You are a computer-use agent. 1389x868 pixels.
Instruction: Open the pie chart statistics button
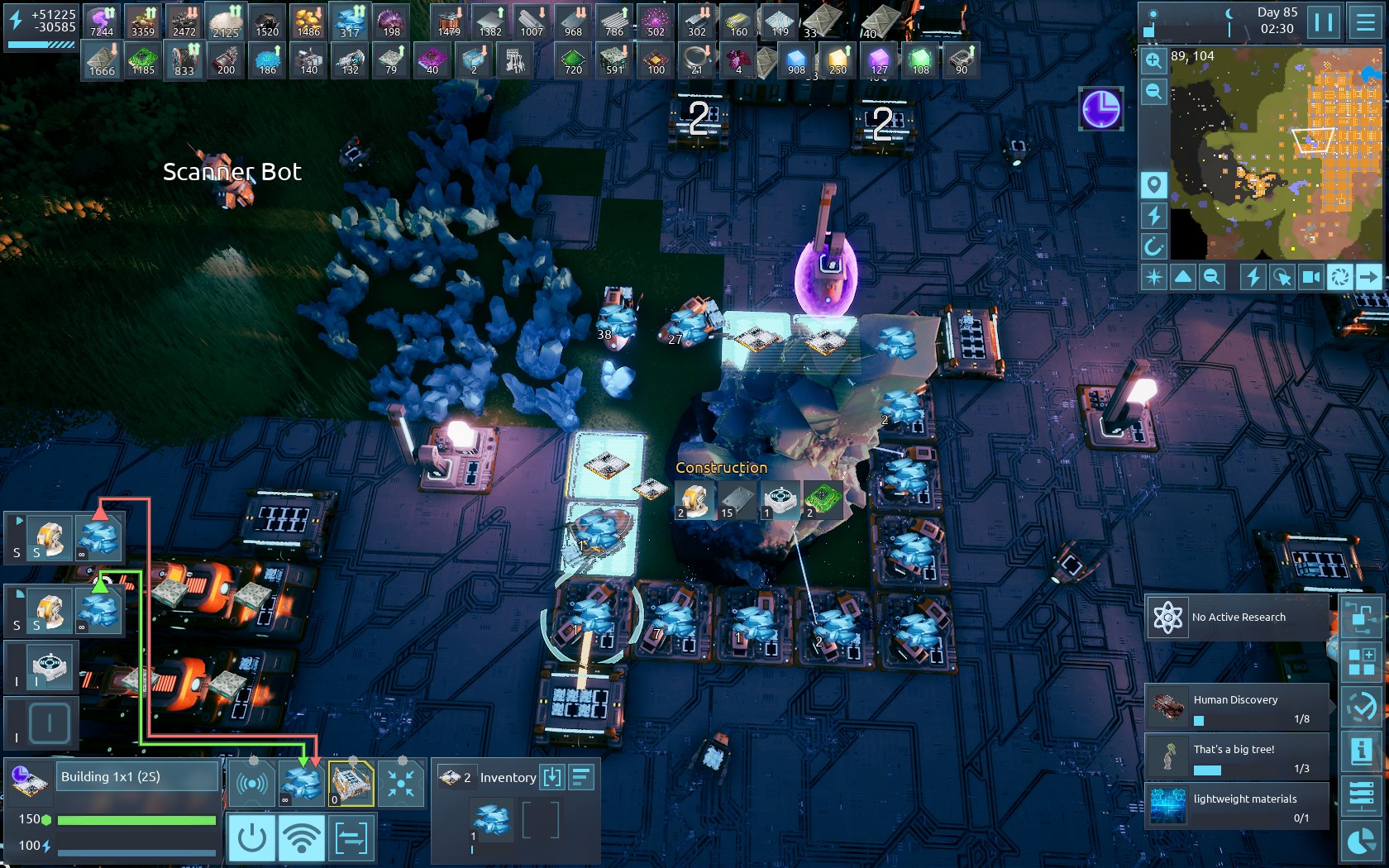click(1361, 842)
